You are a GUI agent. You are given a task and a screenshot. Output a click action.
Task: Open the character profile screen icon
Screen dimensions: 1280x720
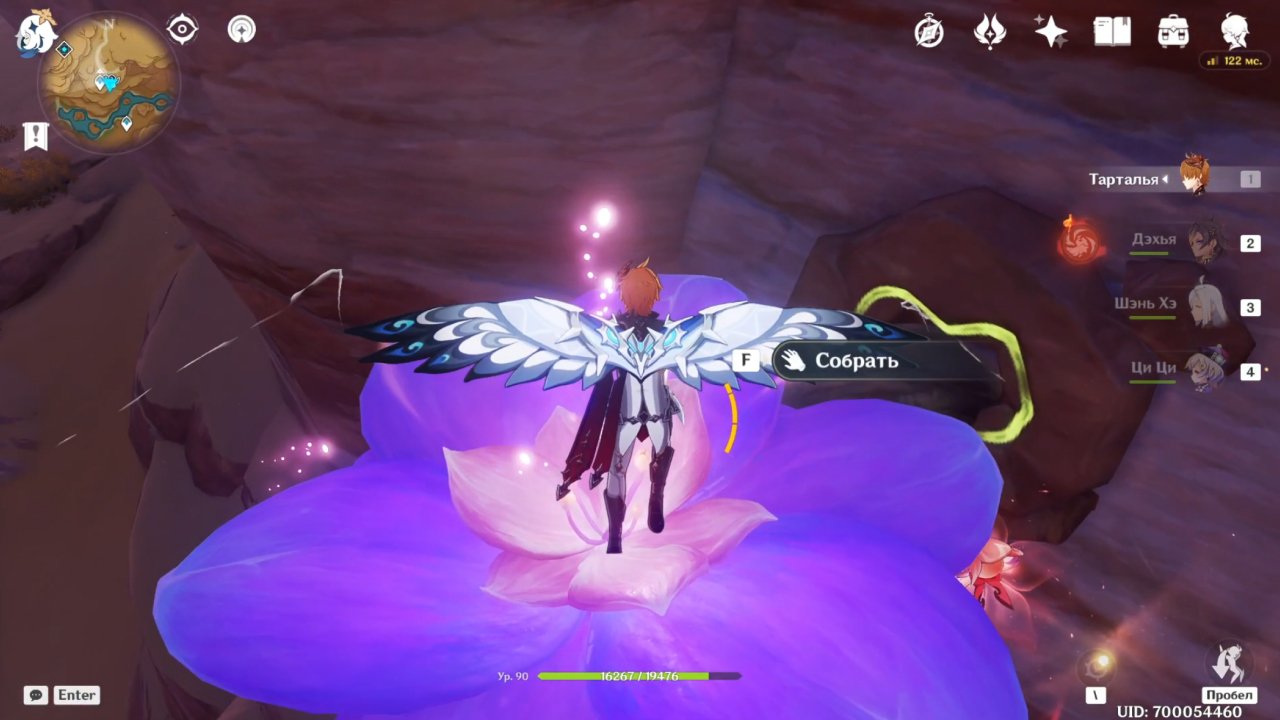(1234, 32)
